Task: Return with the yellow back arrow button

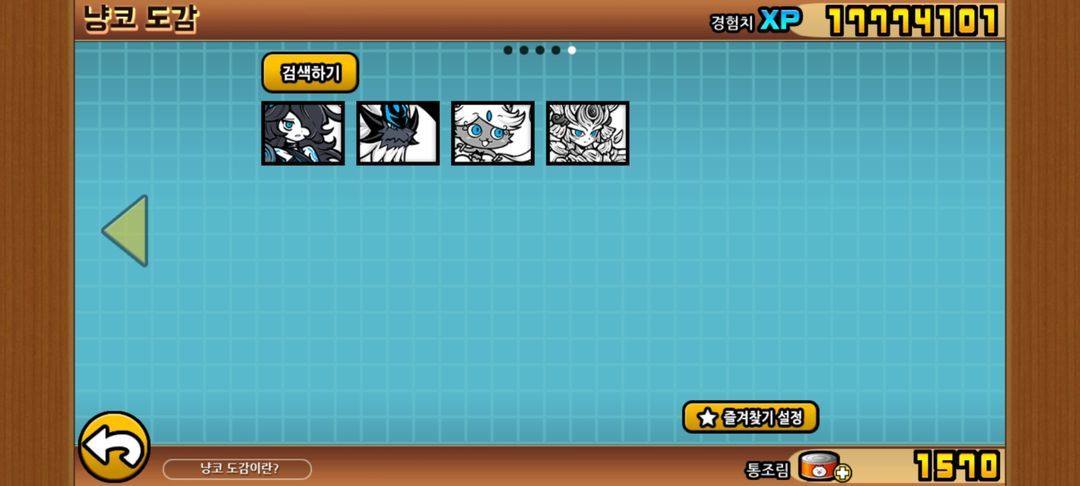Action: pyautogui.click(x=114, y=447)
